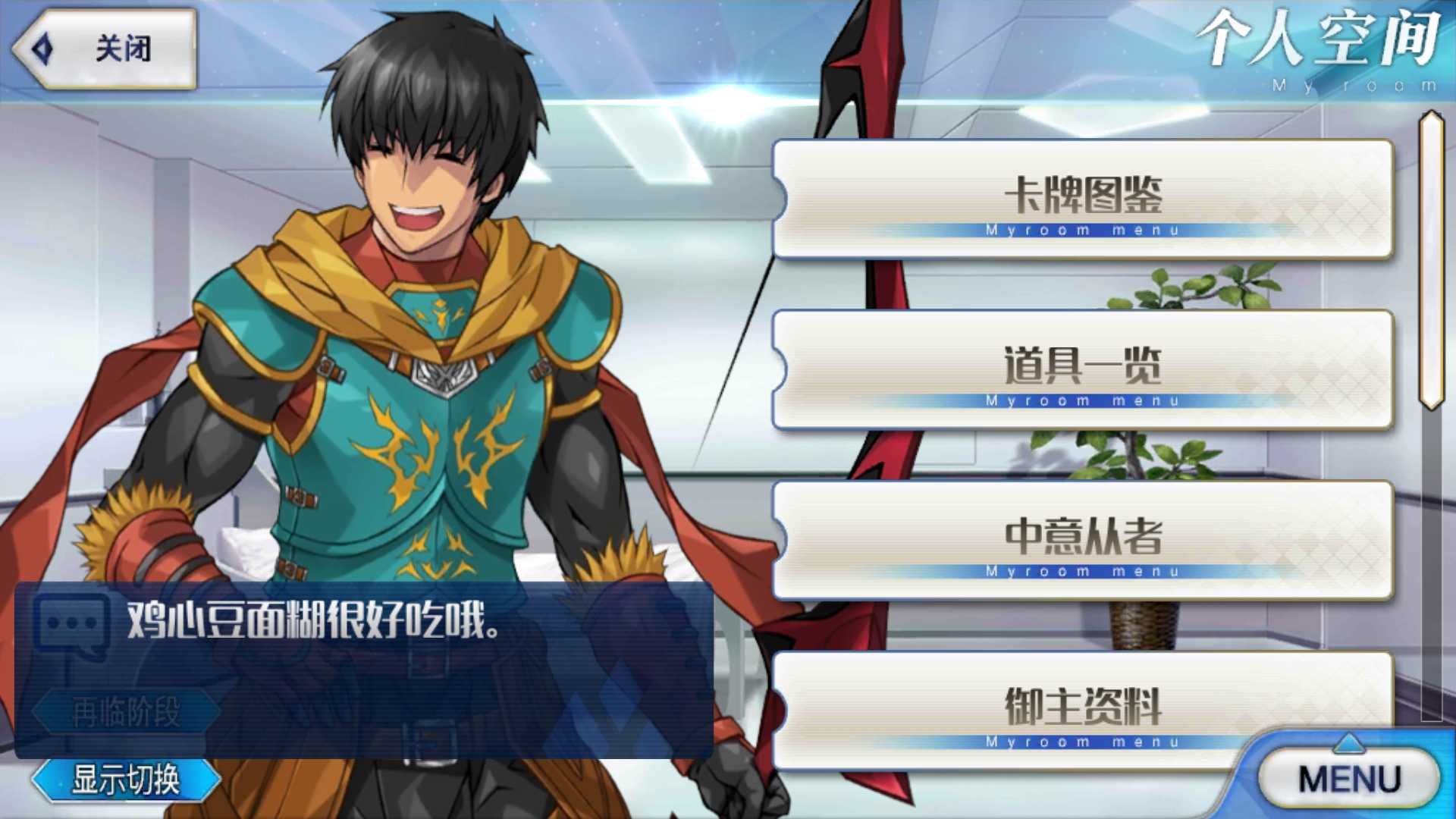Select the Myroom menu label under 御主资料

coord(1083,742)
